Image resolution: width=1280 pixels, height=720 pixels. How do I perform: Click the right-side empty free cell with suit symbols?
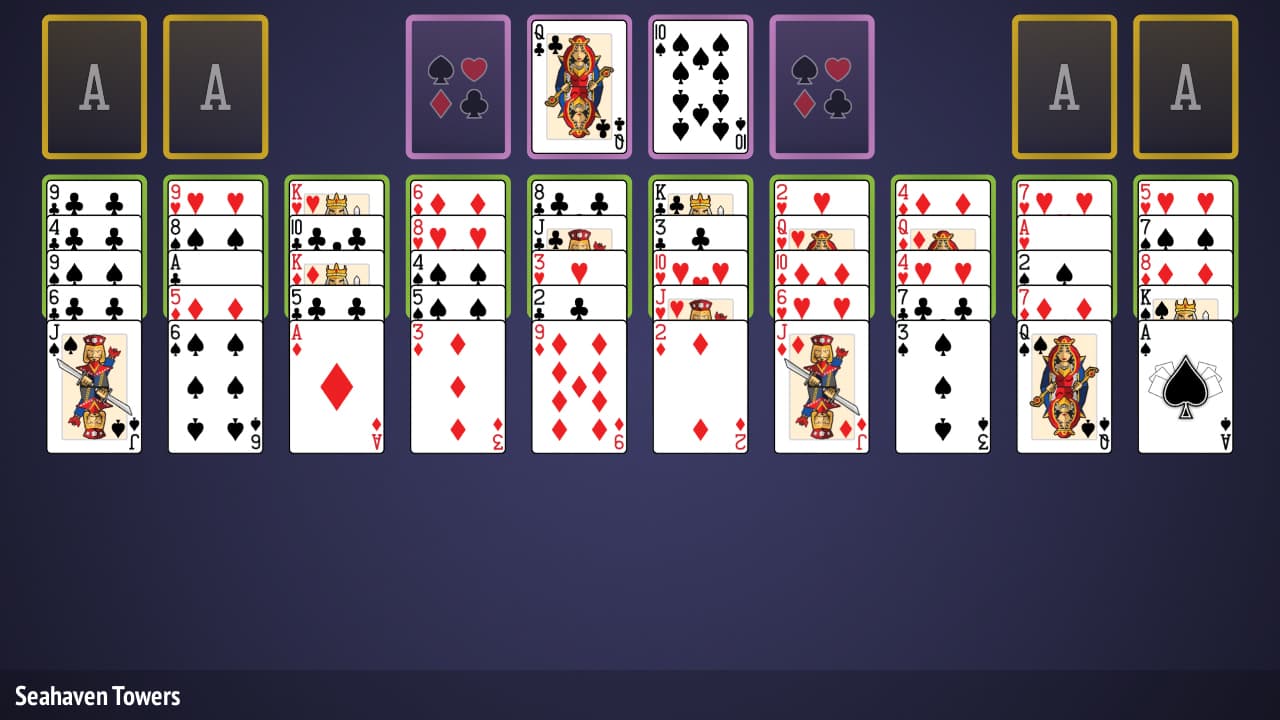[821, 85]
